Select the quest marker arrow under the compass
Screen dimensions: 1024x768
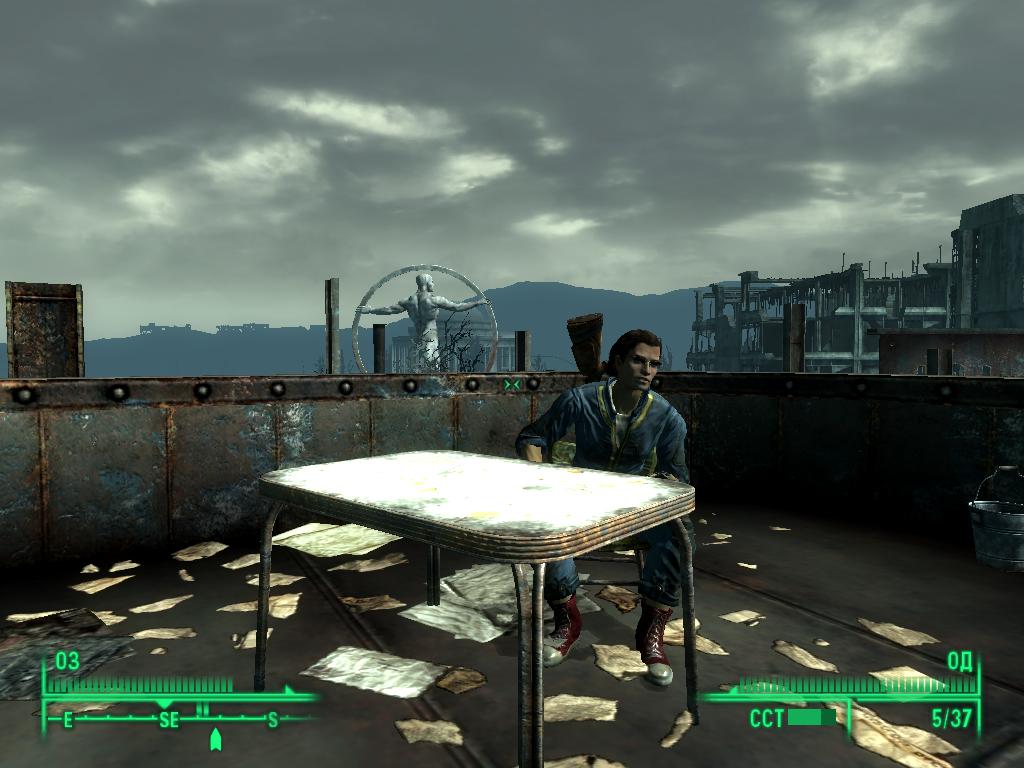[x=215, y=739]
